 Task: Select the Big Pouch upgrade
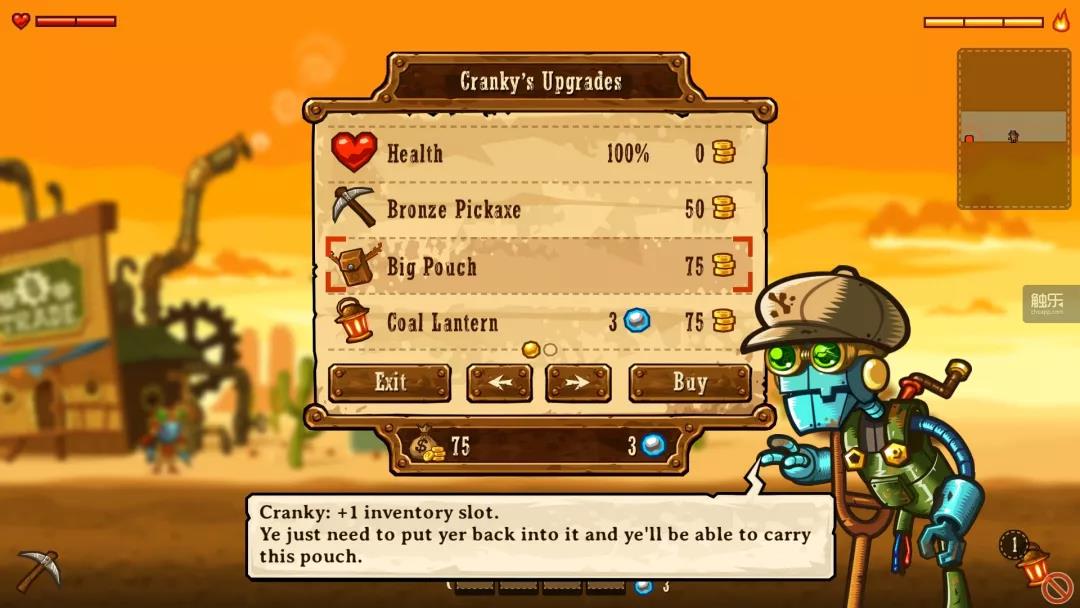[538, 266]
